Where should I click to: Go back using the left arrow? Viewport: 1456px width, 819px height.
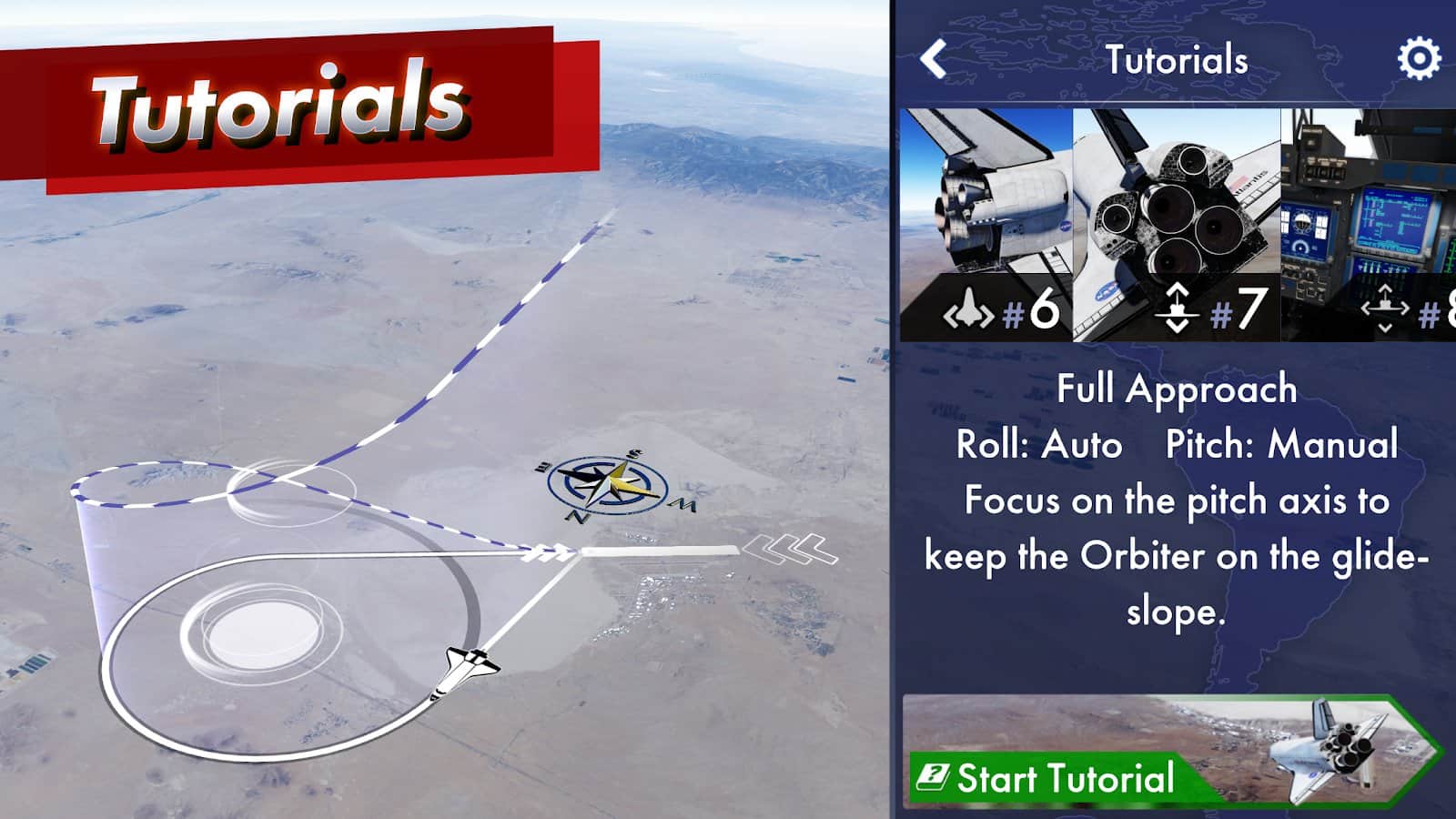click(x=935, y=60)
